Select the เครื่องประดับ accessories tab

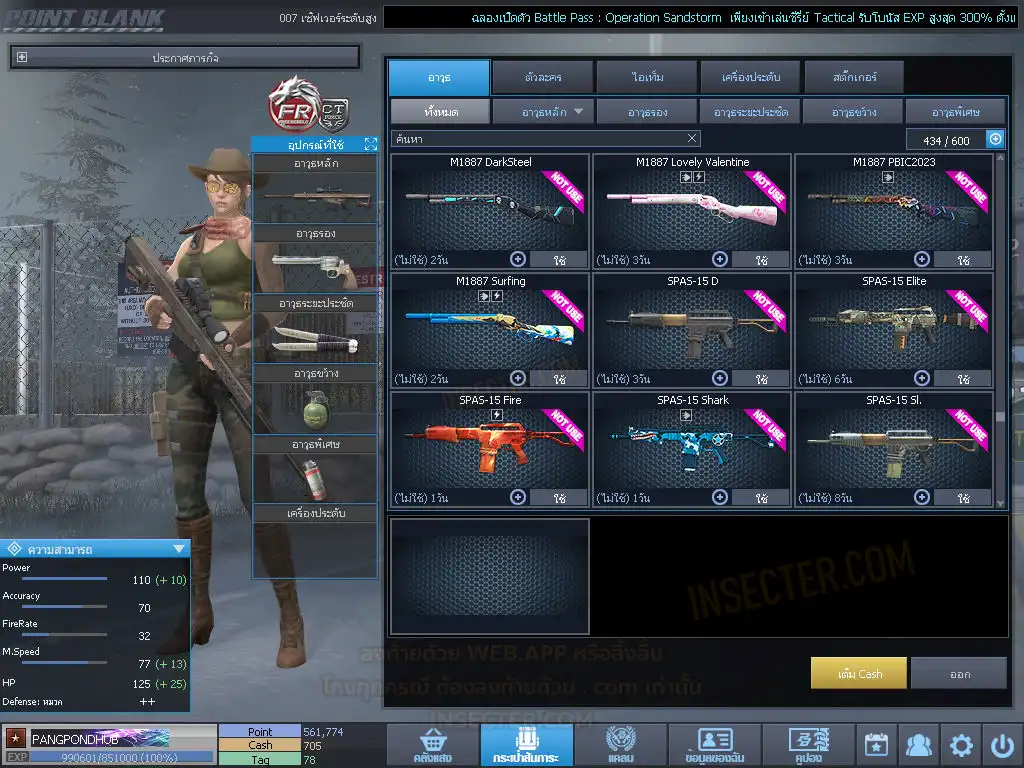tap(750, 77)
